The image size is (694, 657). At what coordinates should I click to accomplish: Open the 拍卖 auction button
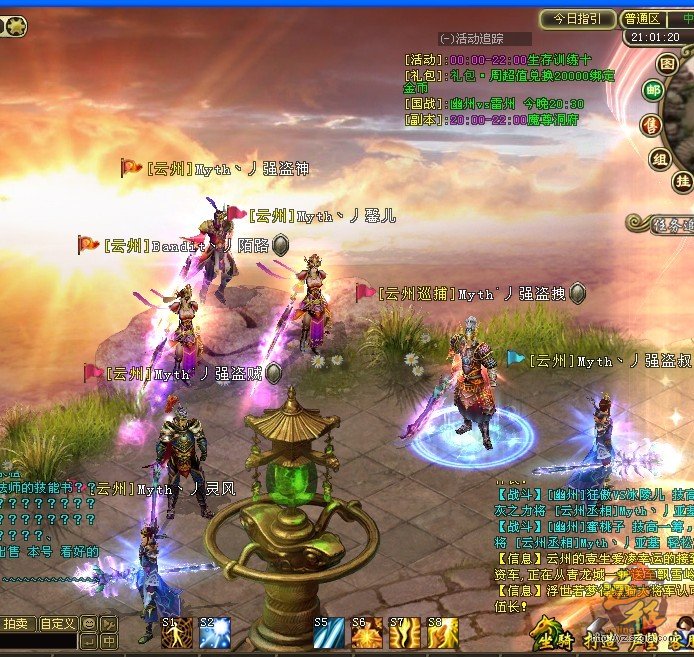[17, 624]
